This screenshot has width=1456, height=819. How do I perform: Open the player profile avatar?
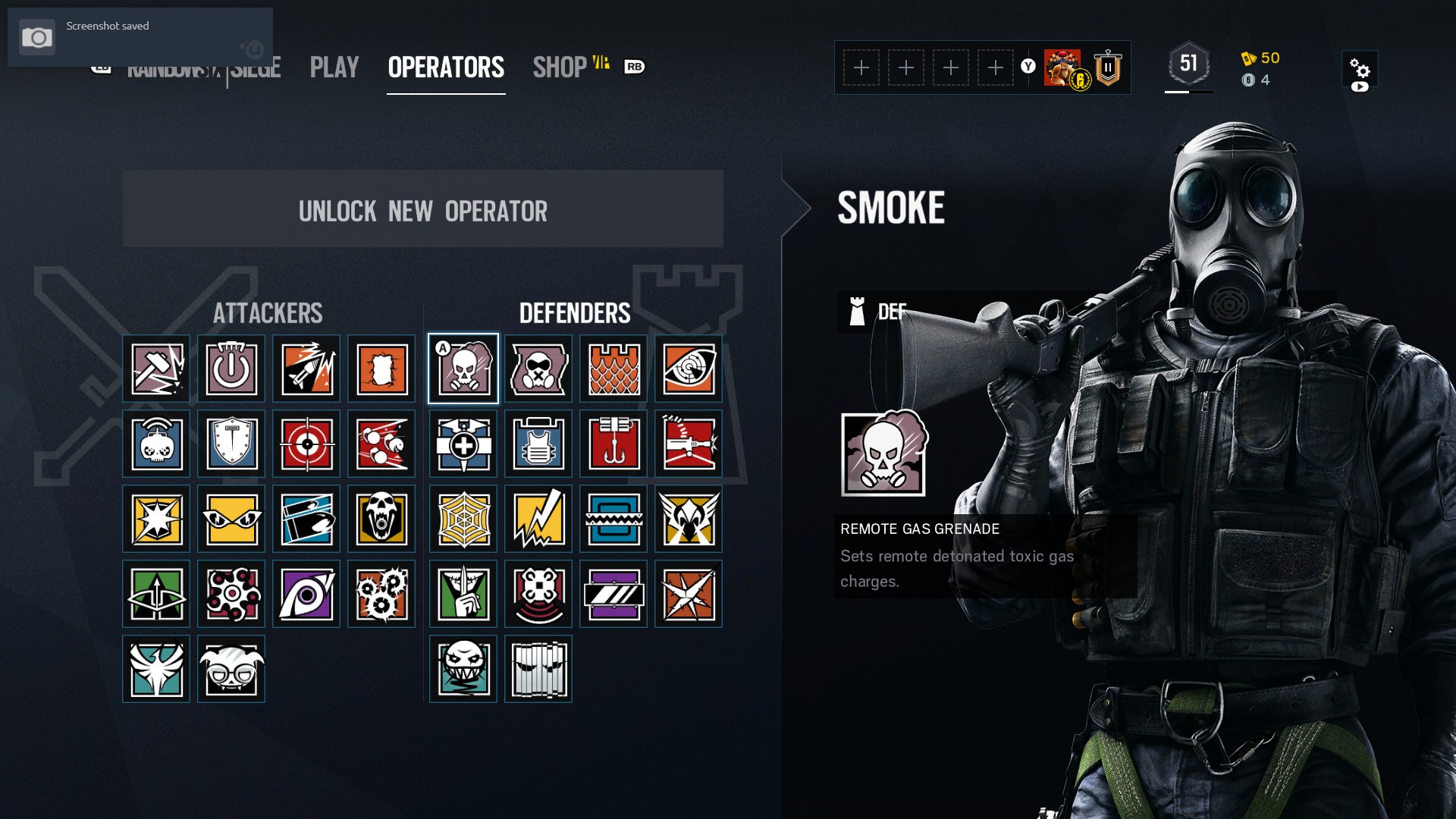pyautogui.click(x=1063, y=68)
